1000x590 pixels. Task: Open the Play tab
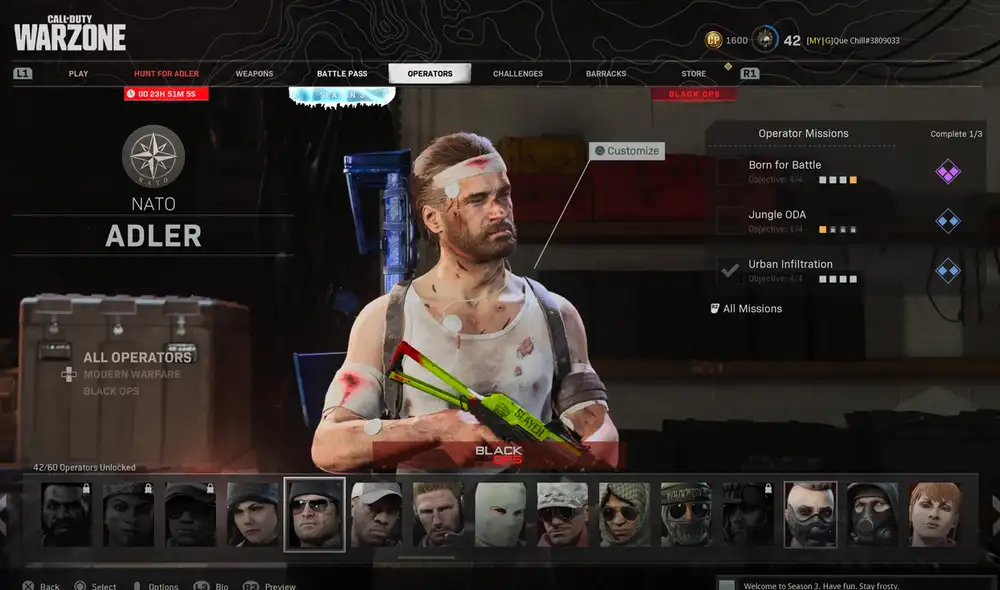tap(78, 74)
